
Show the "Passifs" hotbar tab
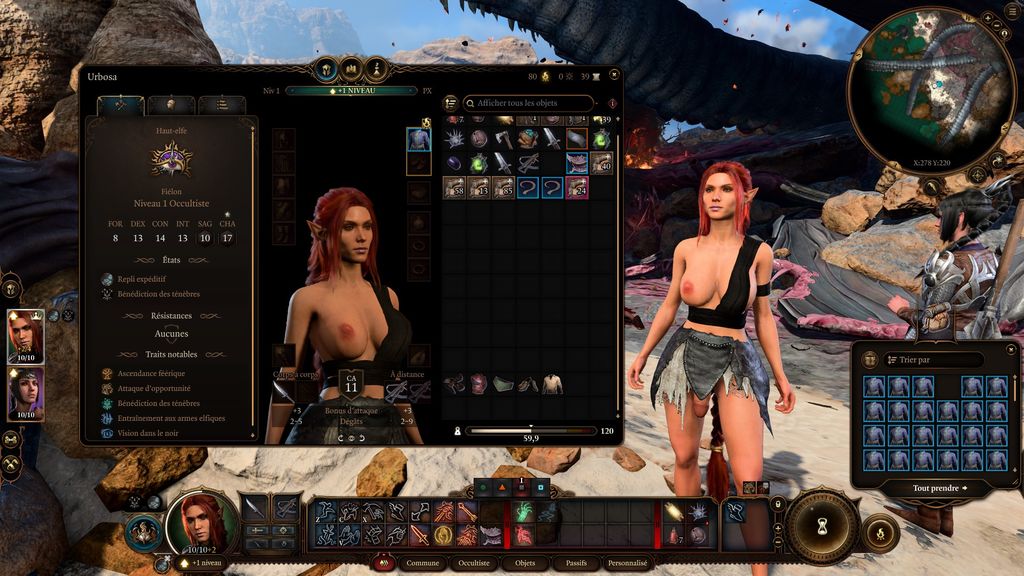(x=575, y=563)
